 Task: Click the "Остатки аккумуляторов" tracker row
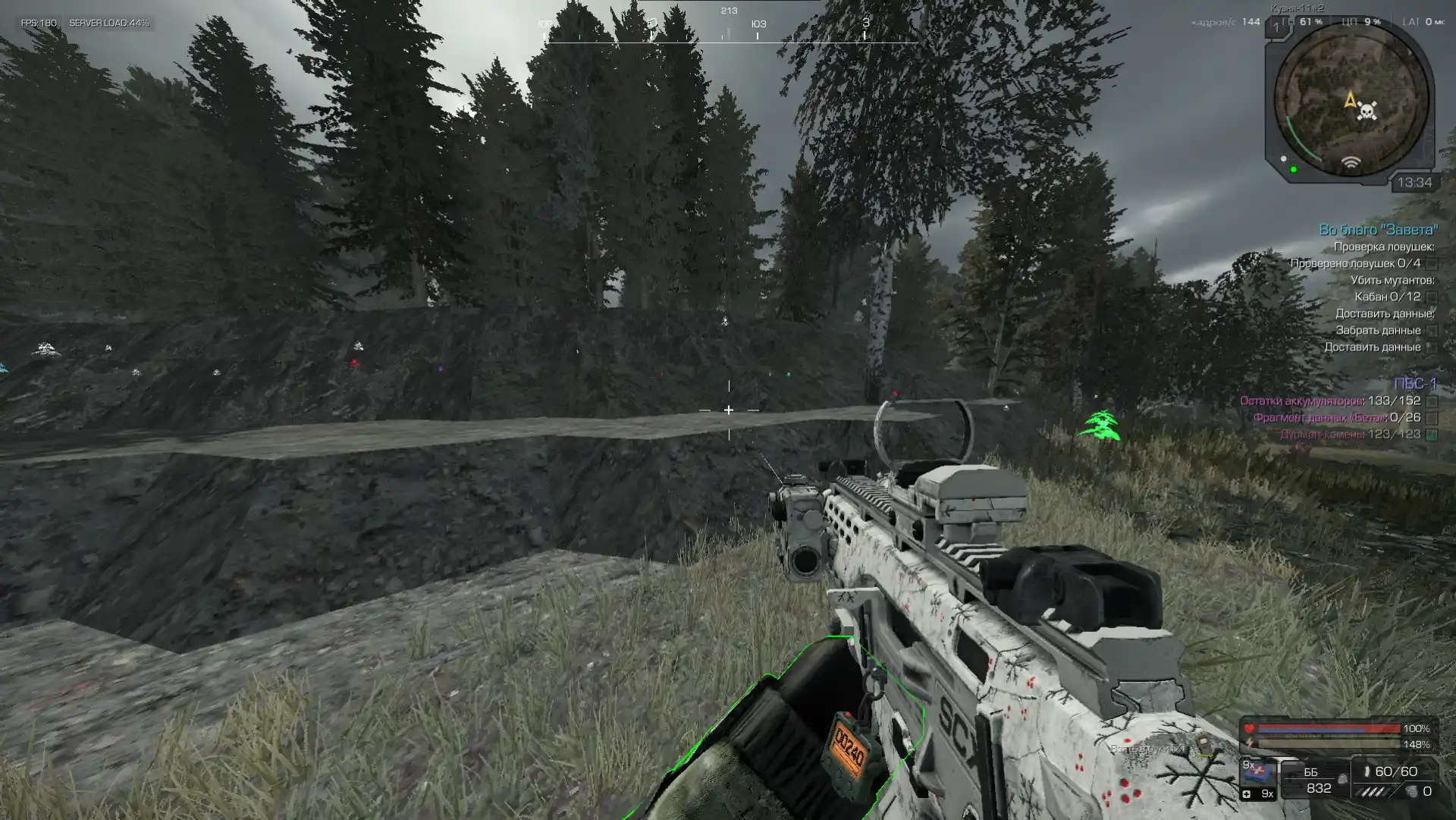(x=1329, y=401)
